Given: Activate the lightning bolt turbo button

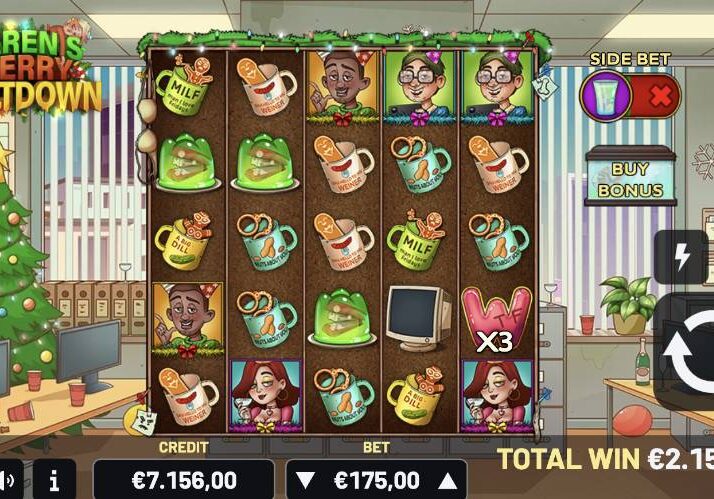Looking at the screenshot, I should tap(683, 258).
